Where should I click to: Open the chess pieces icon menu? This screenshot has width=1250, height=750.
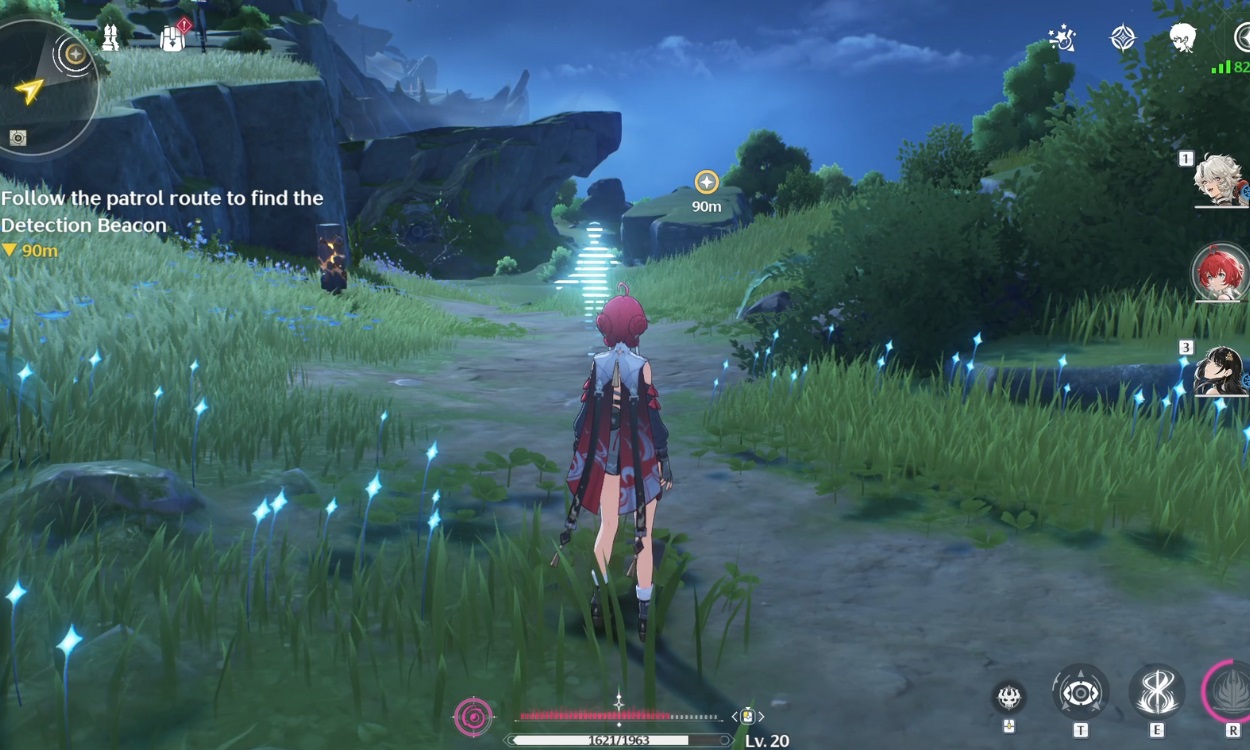tap(110, 38)
